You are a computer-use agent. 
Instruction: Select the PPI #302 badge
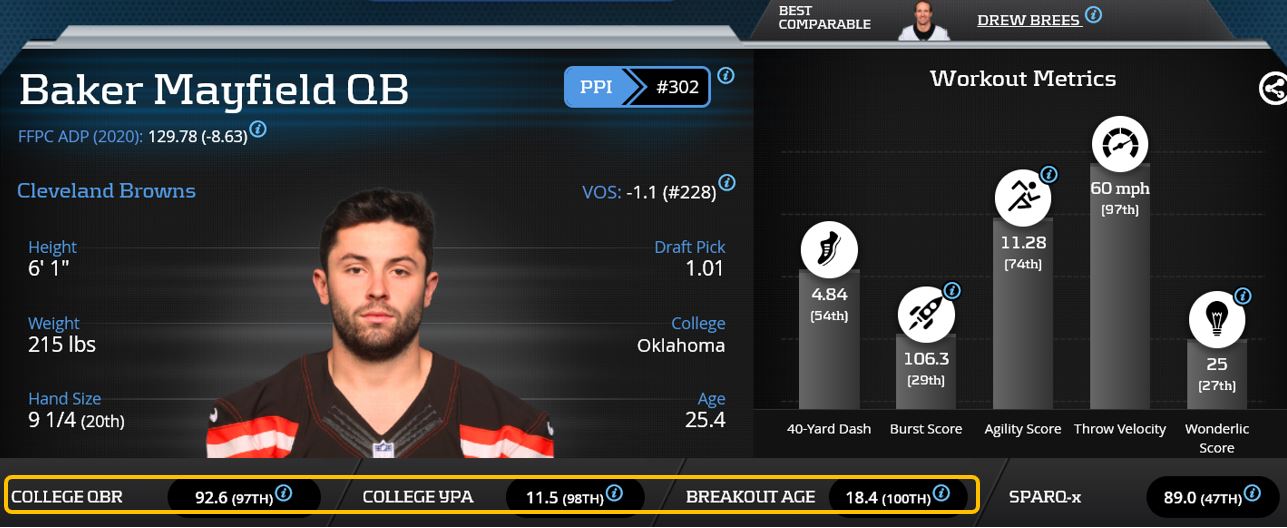639,88
